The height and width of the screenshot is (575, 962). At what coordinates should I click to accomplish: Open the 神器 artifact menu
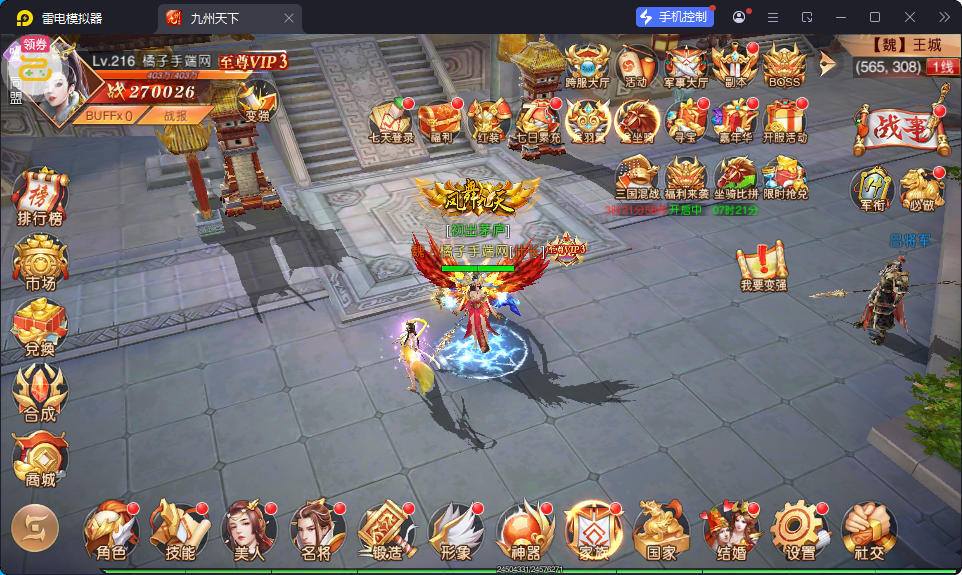click(x=525, y=531)
